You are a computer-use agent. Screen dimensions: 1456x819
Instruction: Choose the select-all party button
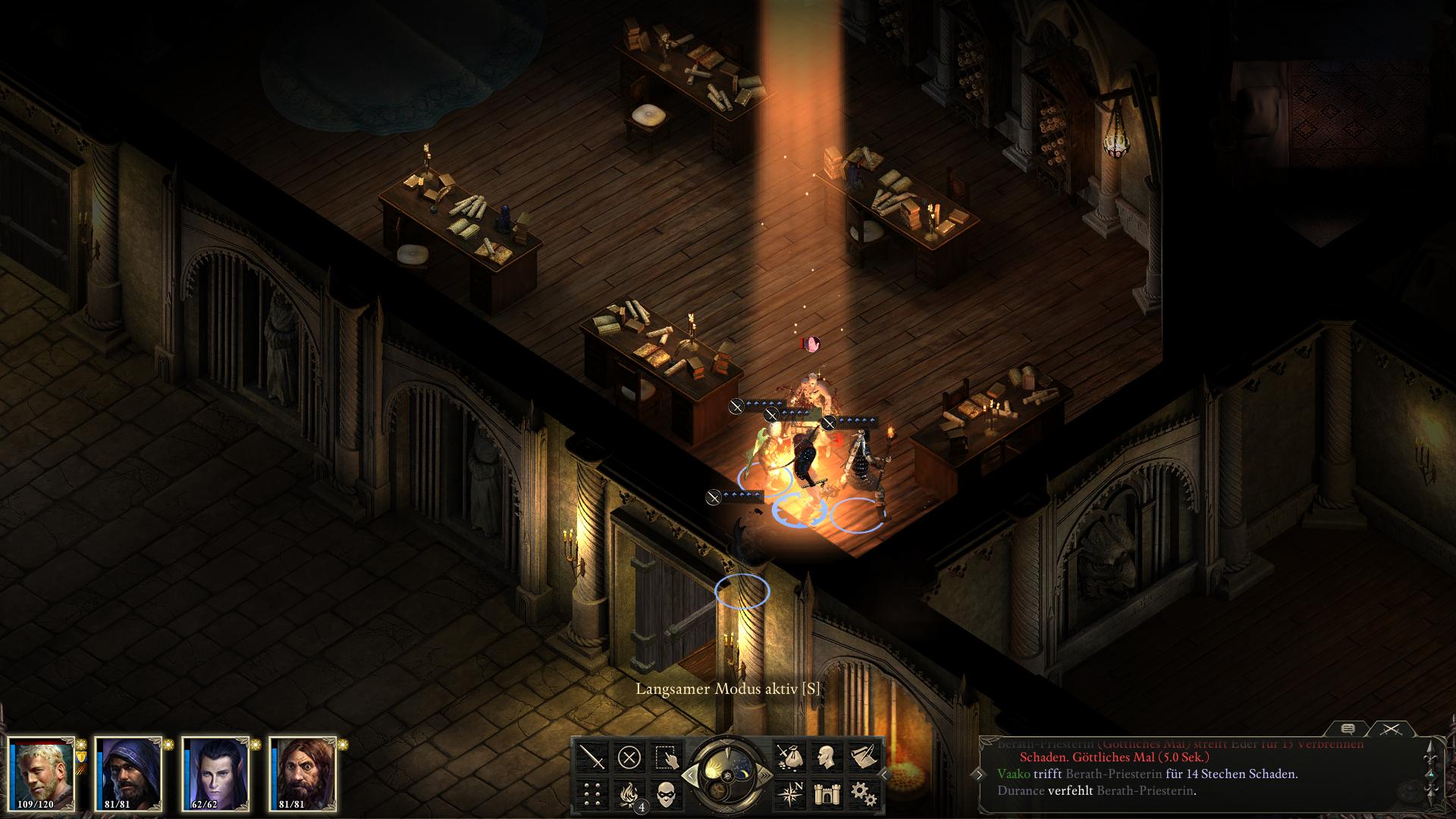pyautogui.click(x=666, y=757)
